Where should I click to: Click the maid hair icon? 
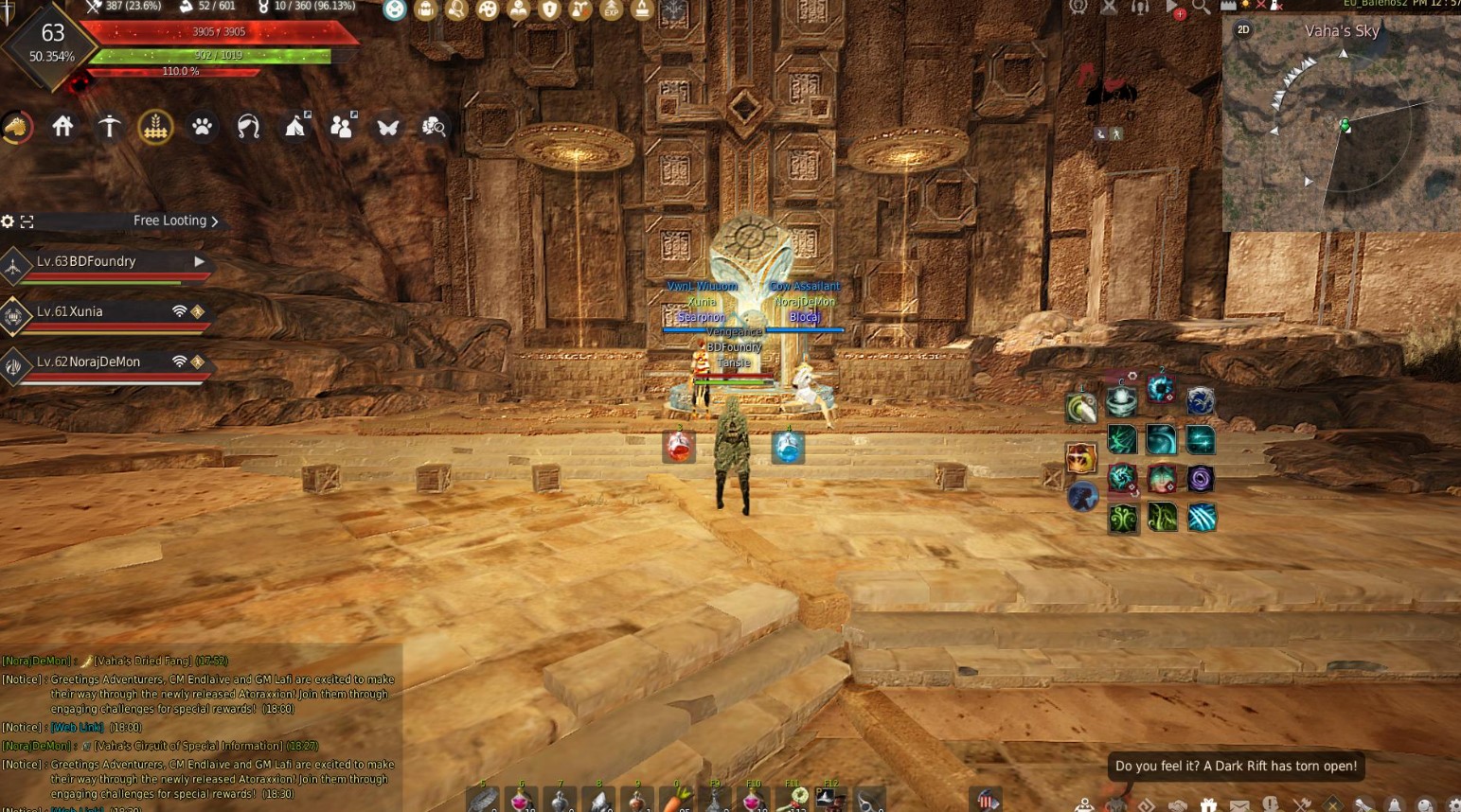pyautogui.click(x=248, y=127)
